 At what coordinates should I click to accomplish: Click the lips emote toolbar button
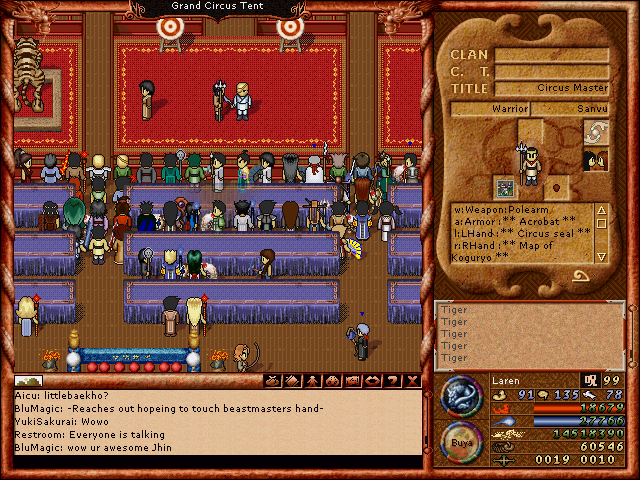(x=371, y=381)
